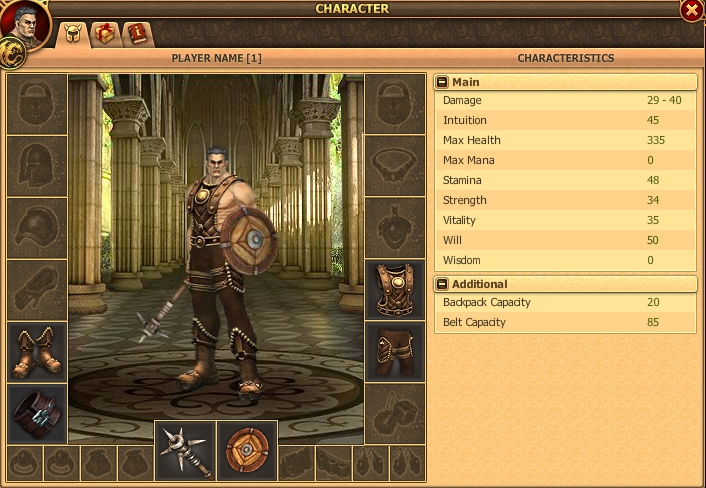Select the equipped spiked mace weapon

tap(185, 451)
